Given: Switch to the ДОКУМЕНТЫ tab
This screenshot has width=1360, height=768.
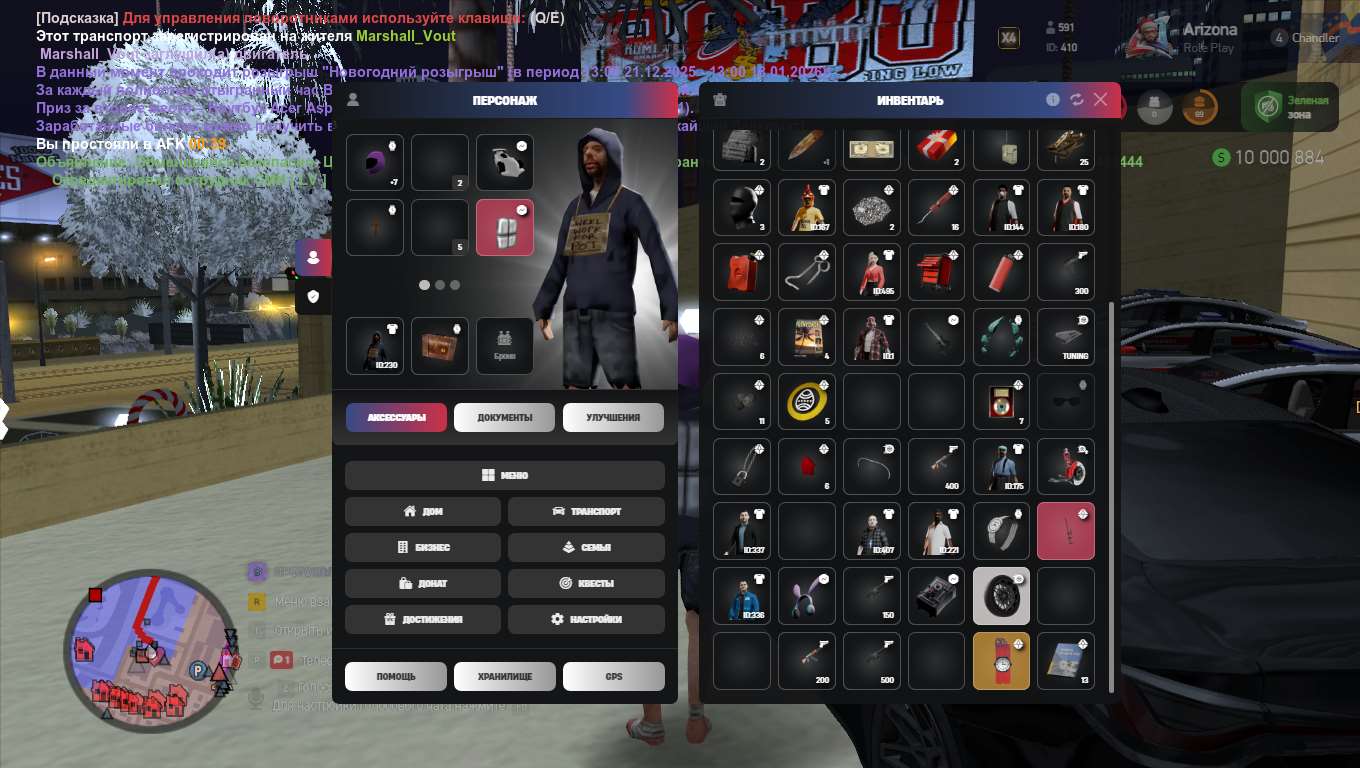Looking at the screenshot, I should (x=504, y=418).
